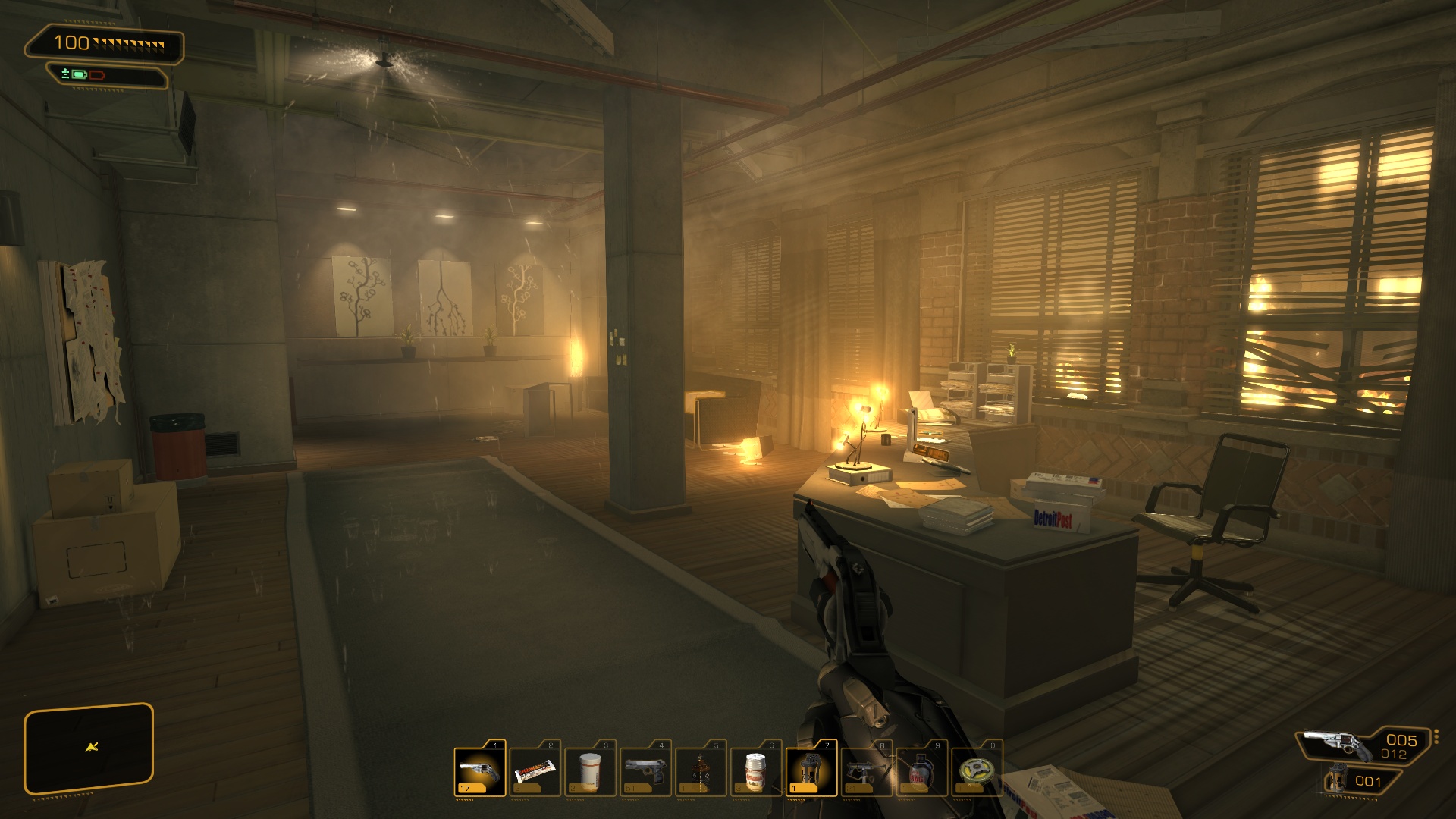This screenshot has width=1456, height=819.
Task: Equip the 10mm pistol from the hotbar
Action: (645, 771)
